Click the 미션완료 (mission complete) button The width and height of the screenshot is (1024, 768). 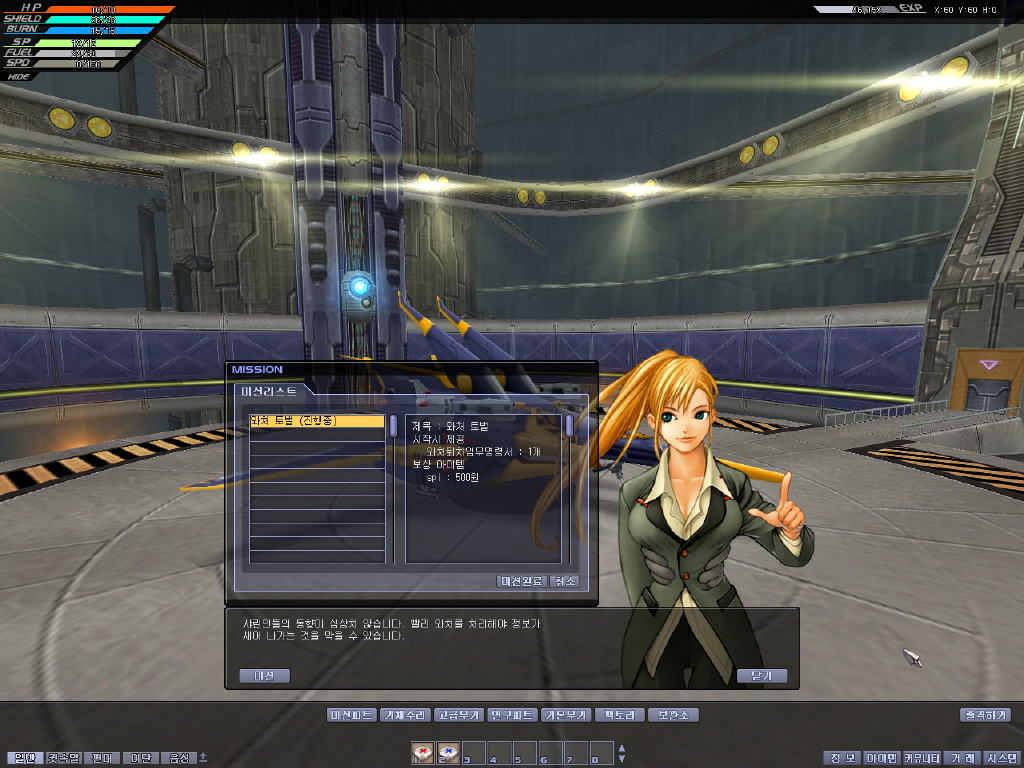(521, 581)
